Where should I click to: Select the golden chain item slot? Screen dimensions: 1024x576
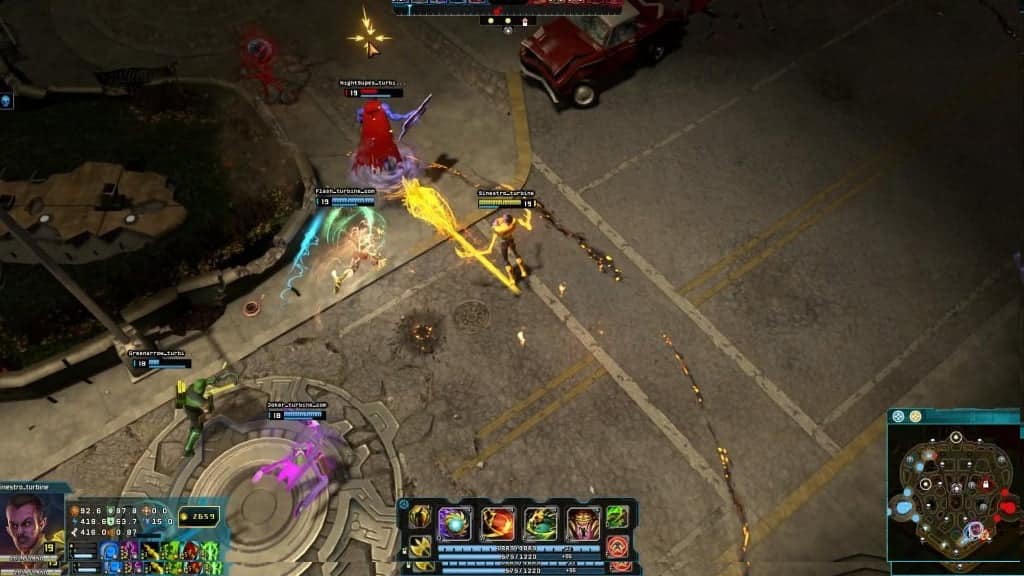(x=149, y=551)
